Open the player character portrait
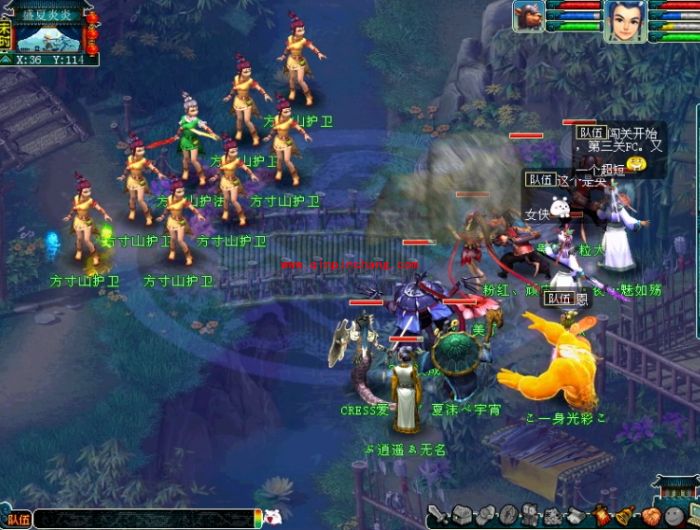Screen dimensions: 700x530 624,20
